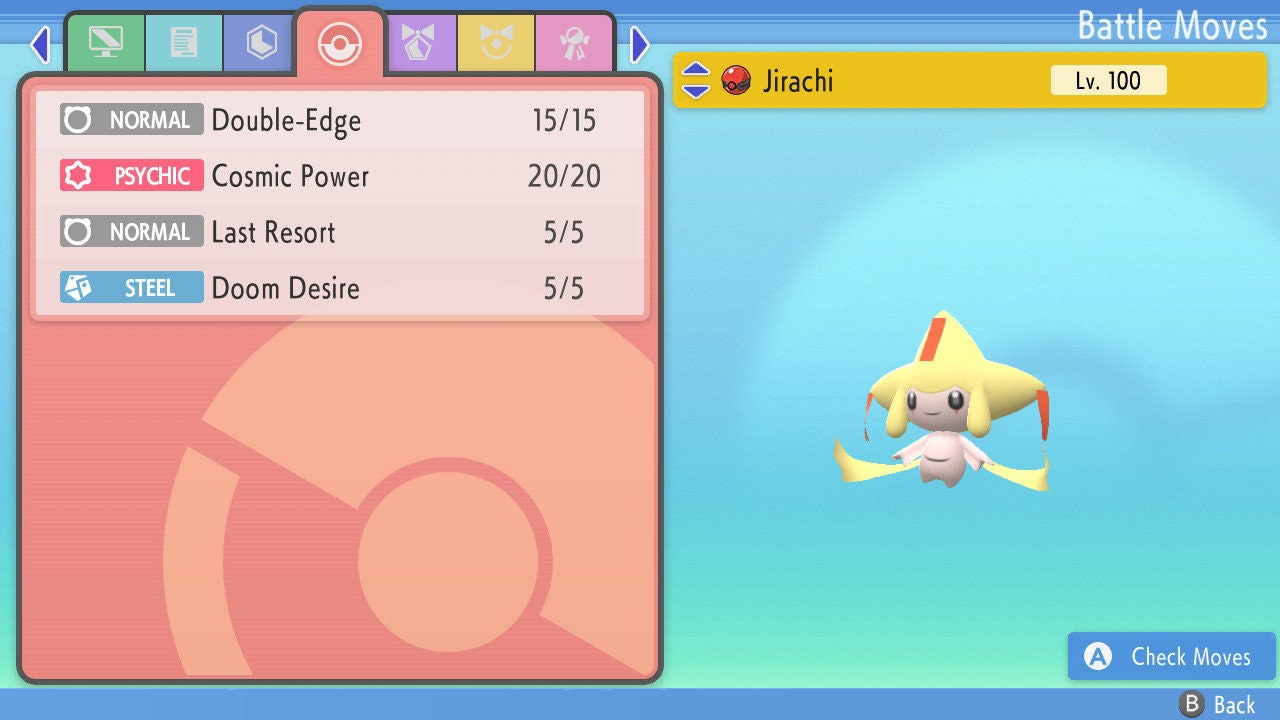Advance tabs with the right arrow
Viewport: 1280px width, 720px height.
640,45
